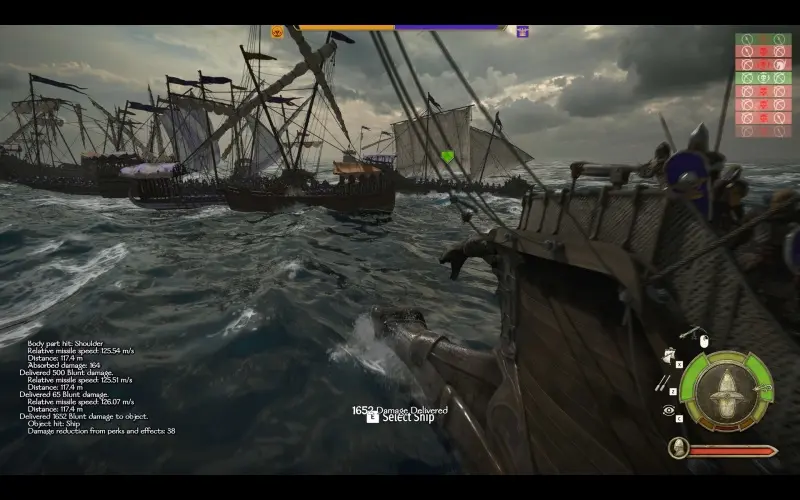The image size is (800, 500).
Task: Click the ship status compass dial
Action: pyautogui.click(x=726, y=391)
